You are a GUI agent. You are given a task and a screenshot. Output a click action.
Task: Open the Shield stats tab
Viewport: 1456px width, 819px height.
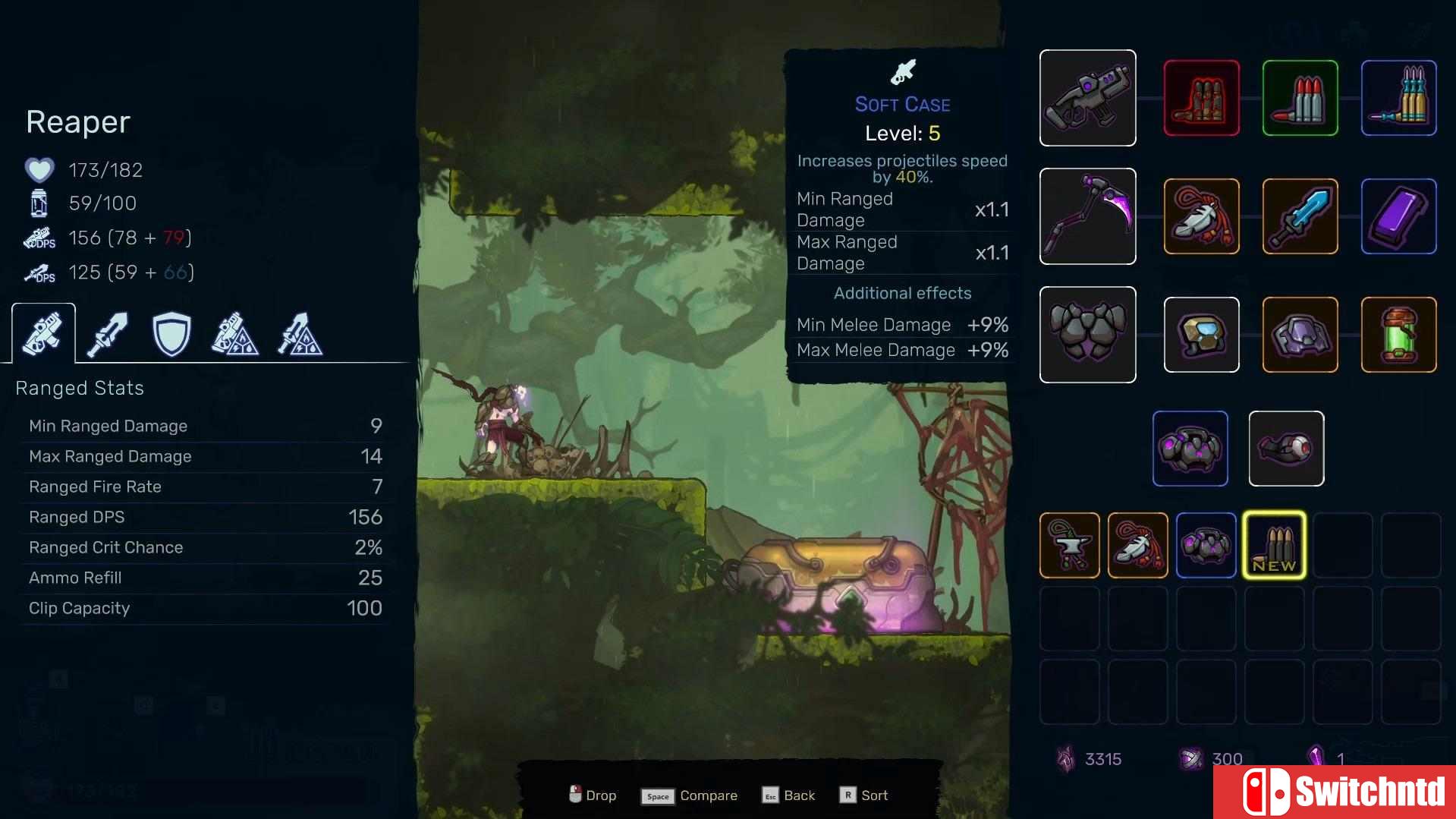[171, 332]
